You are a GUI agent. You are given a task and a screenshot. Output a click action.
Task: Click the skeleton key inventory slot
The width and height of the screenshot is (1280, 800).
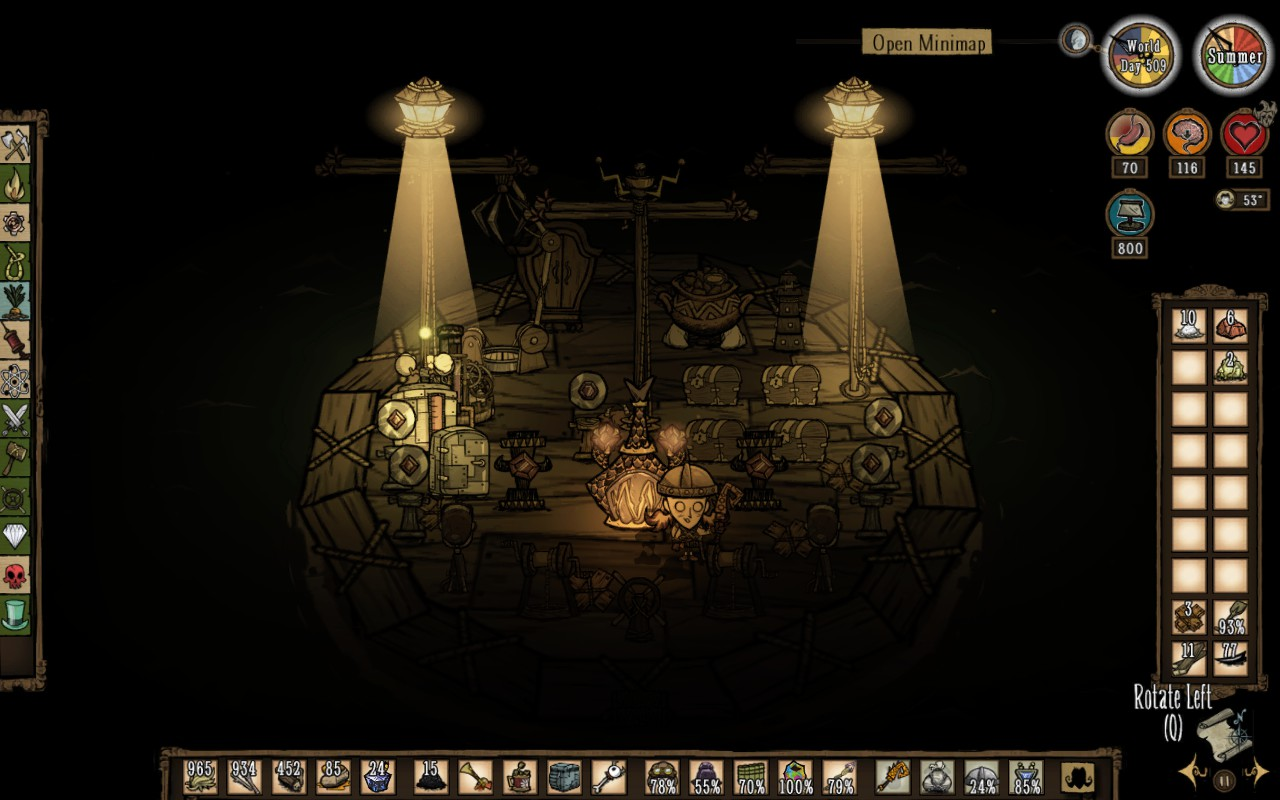point(609,777)
